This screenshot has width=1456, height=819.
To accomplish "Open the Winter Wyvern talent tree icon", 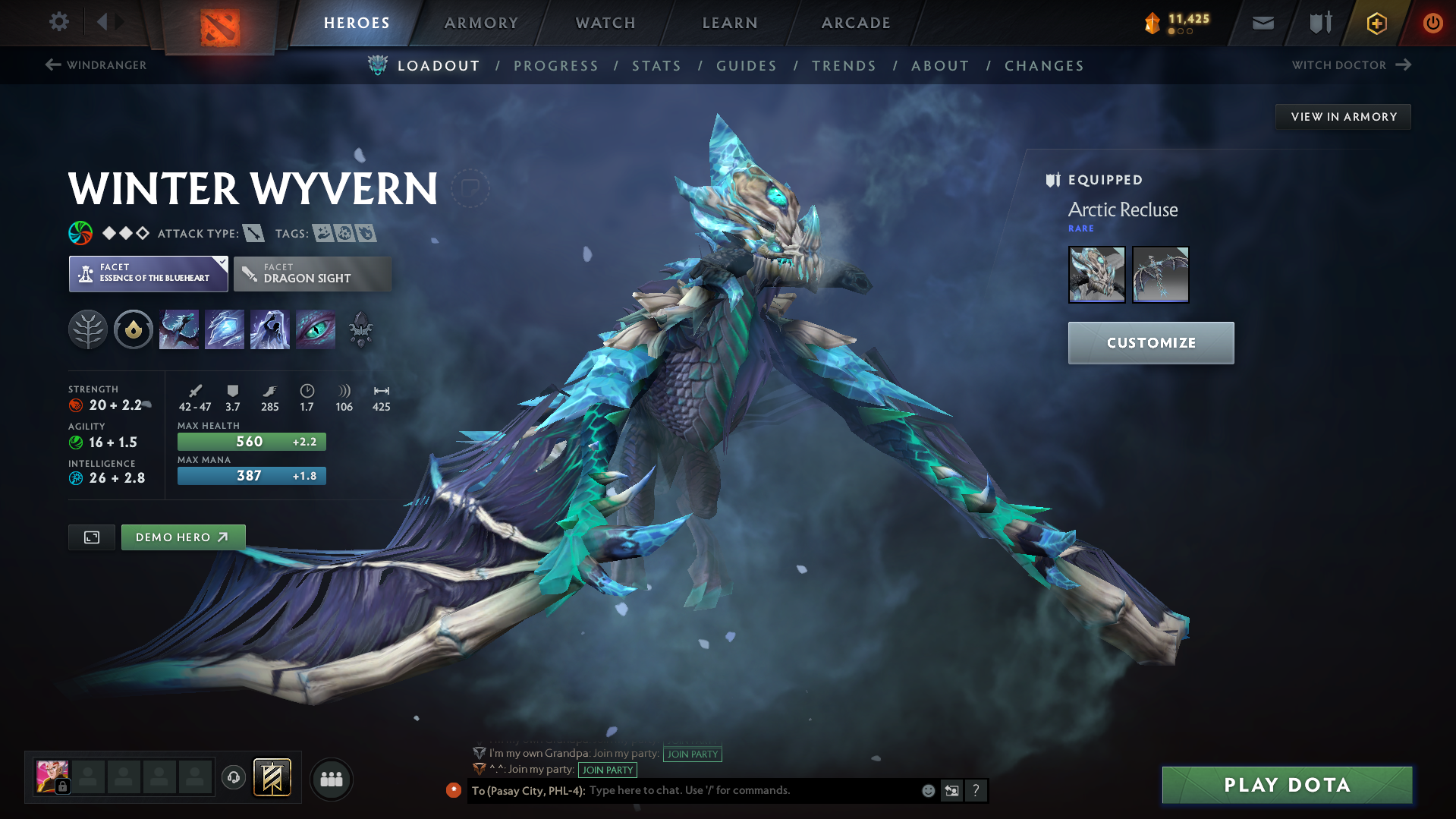I will [x=87, y=329].
